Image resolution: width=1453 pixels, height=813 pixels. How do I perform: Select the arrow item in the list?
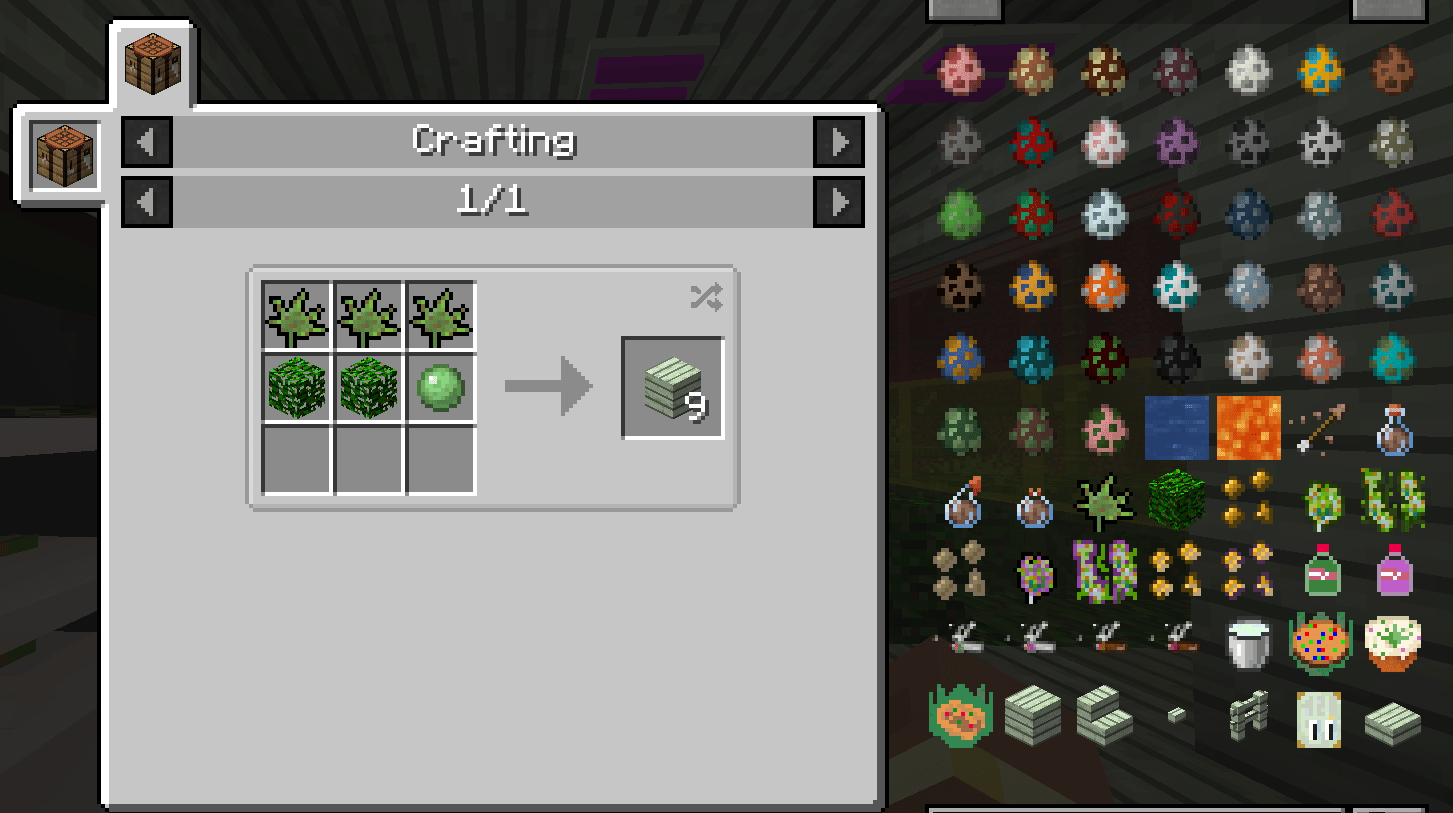1320,427
